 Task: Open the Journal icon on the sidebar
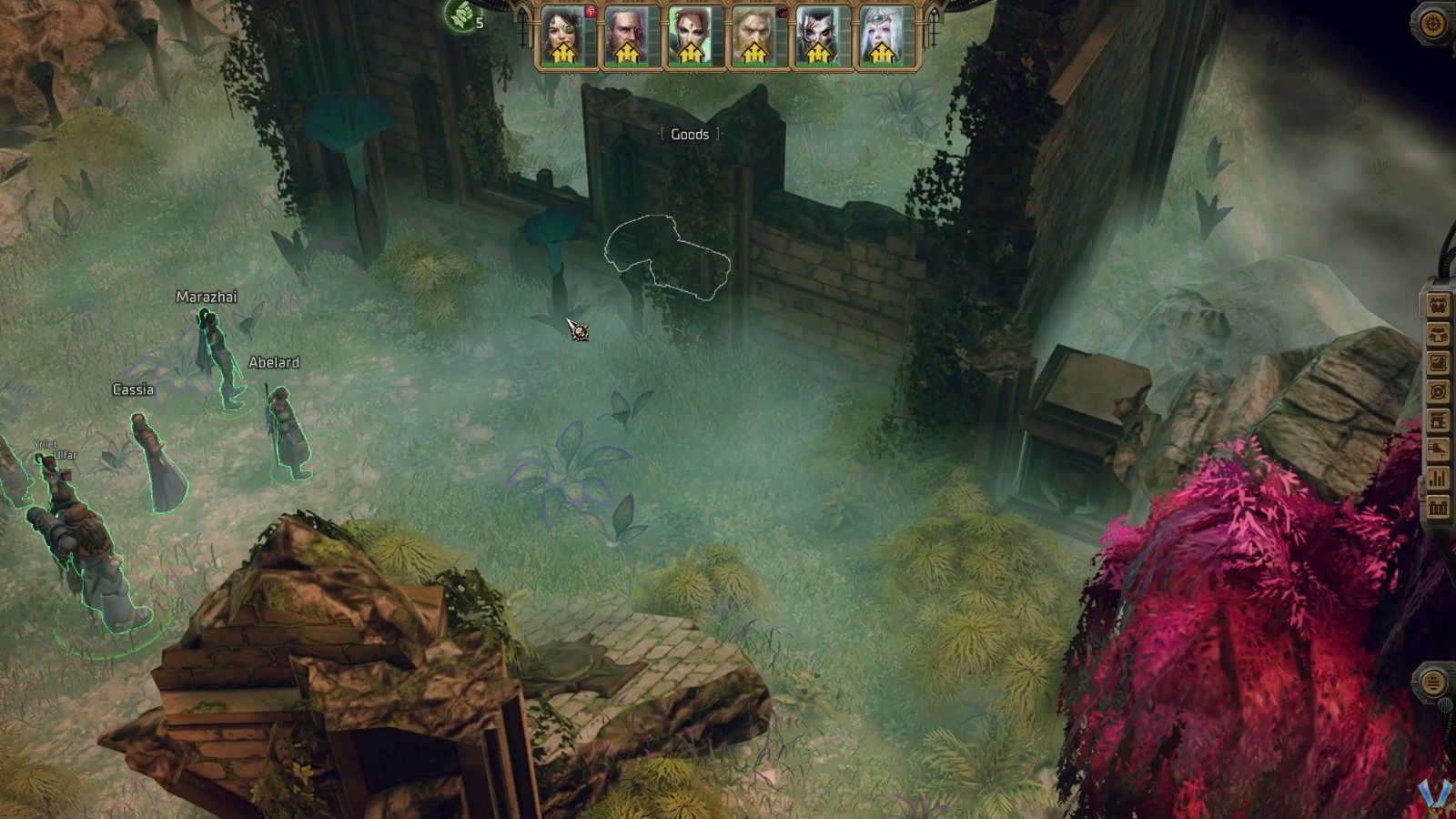tap(1438, 360)
